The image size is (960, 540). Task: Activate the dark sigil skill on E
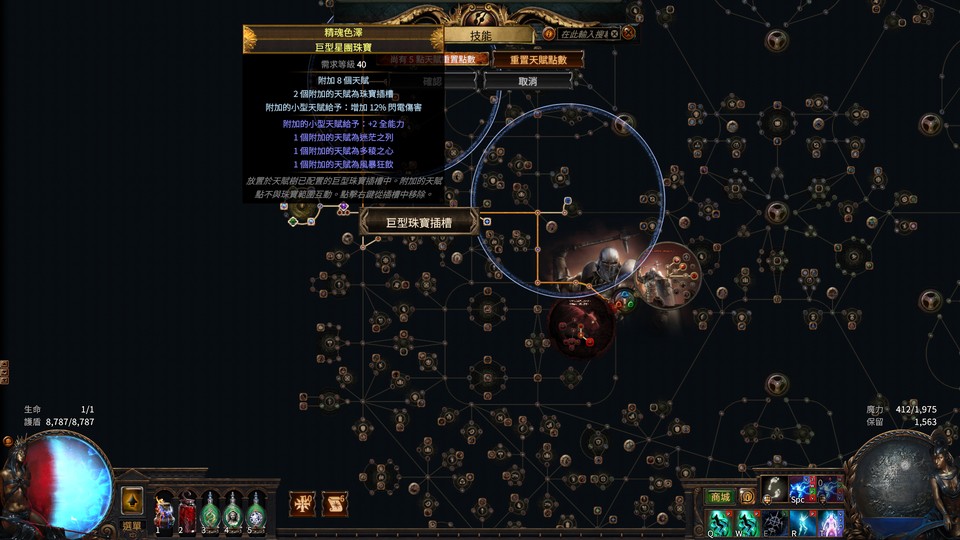tap(774, 522)
